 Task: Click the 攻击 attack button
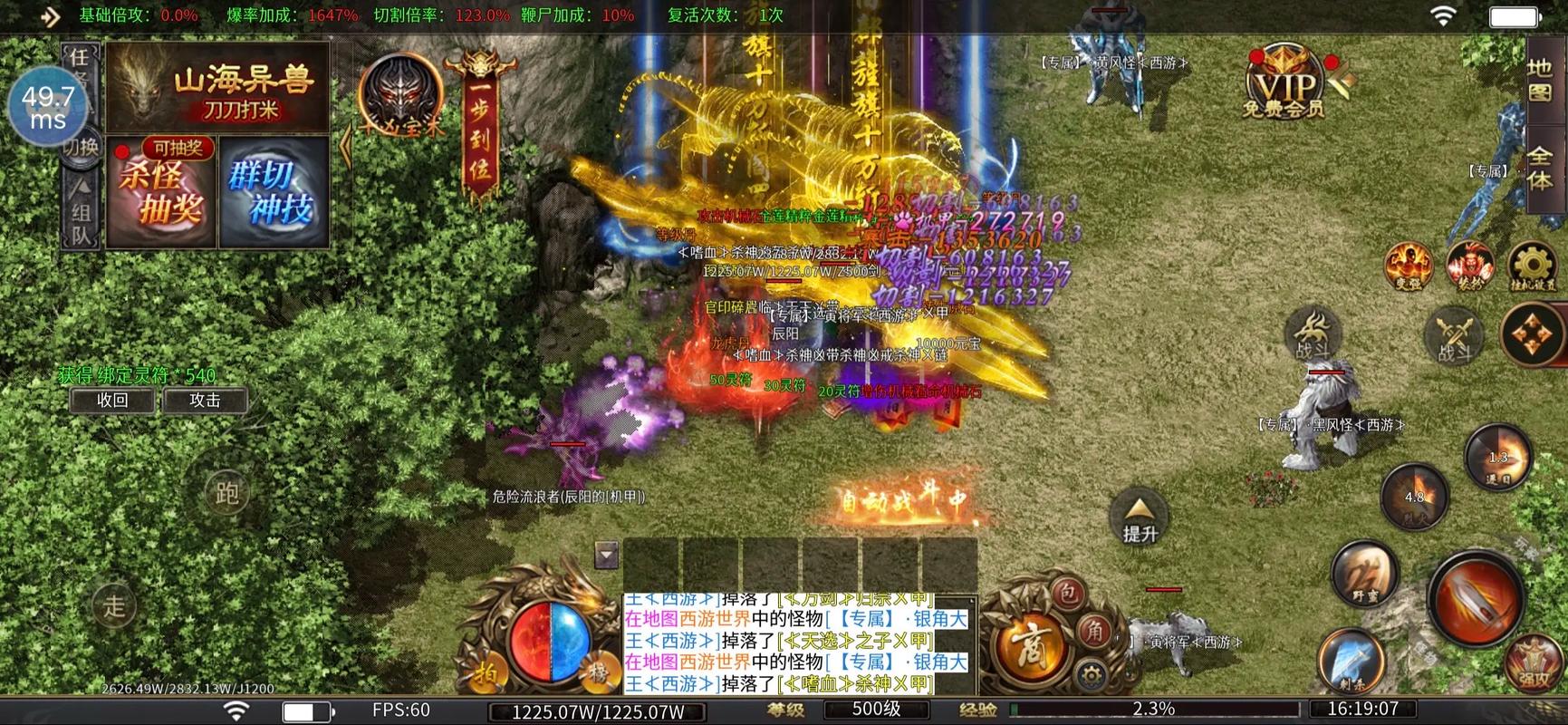pos(205,401)
